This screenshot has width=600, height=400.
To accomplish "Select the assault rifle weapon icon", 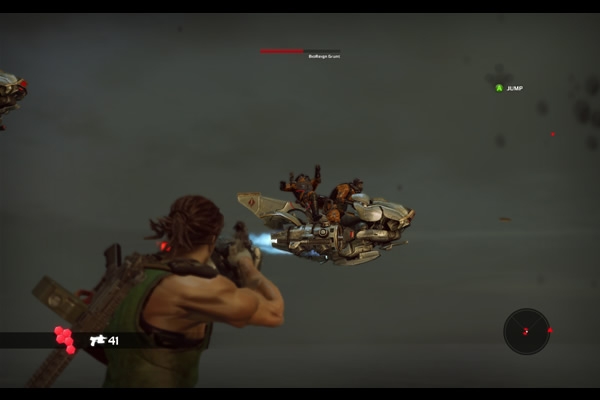I will (x=97, y=340).
